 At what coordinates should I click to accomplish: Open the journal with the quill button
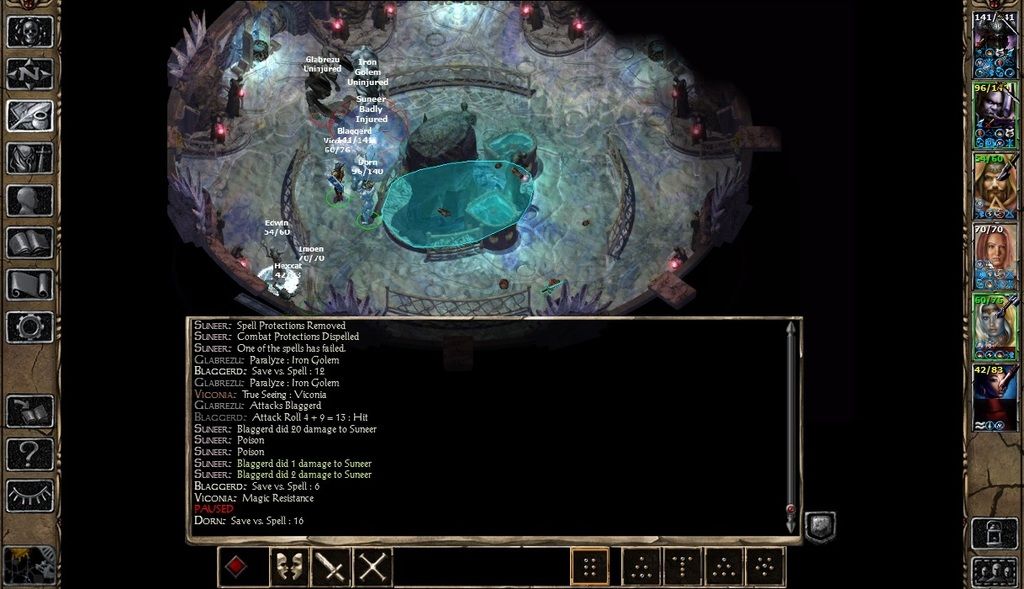pos(30,116)
